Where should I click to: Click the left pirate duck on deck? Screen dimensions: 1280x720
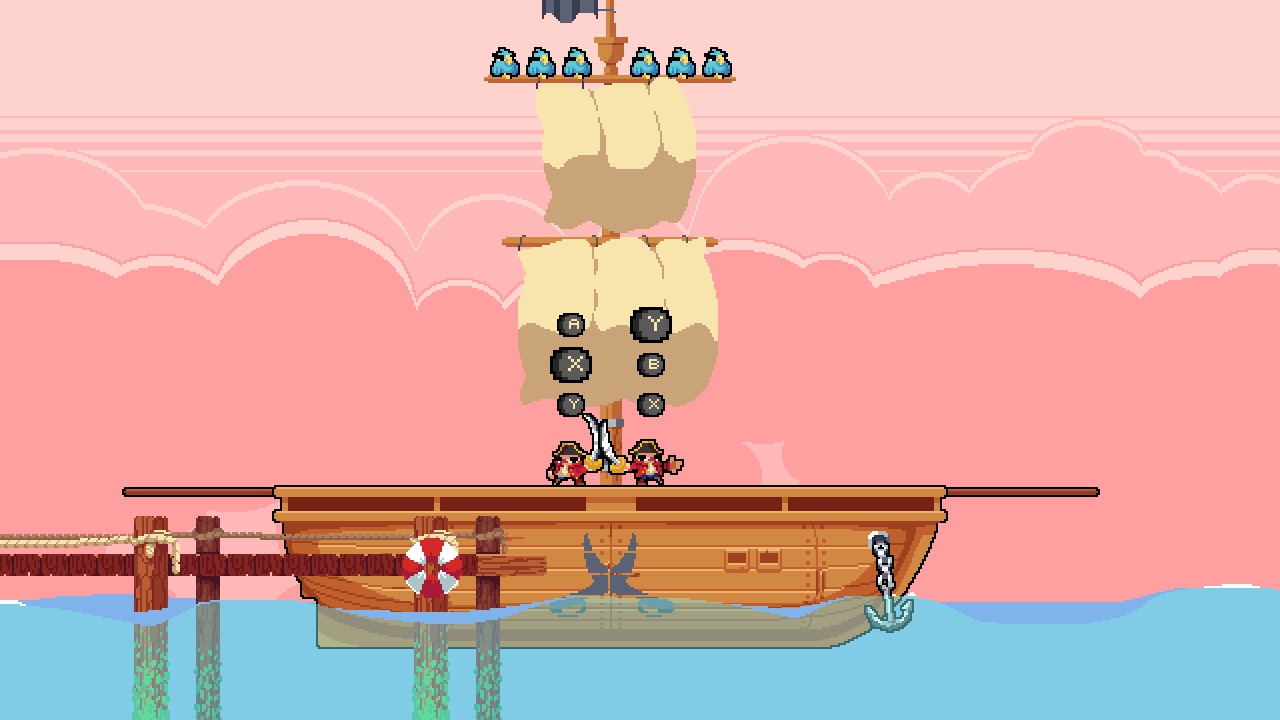(567, 463)
